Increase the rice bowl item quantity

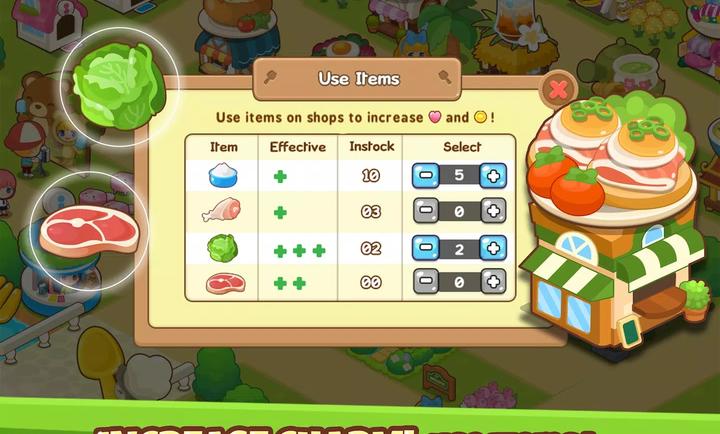click(x=492, y=176)
